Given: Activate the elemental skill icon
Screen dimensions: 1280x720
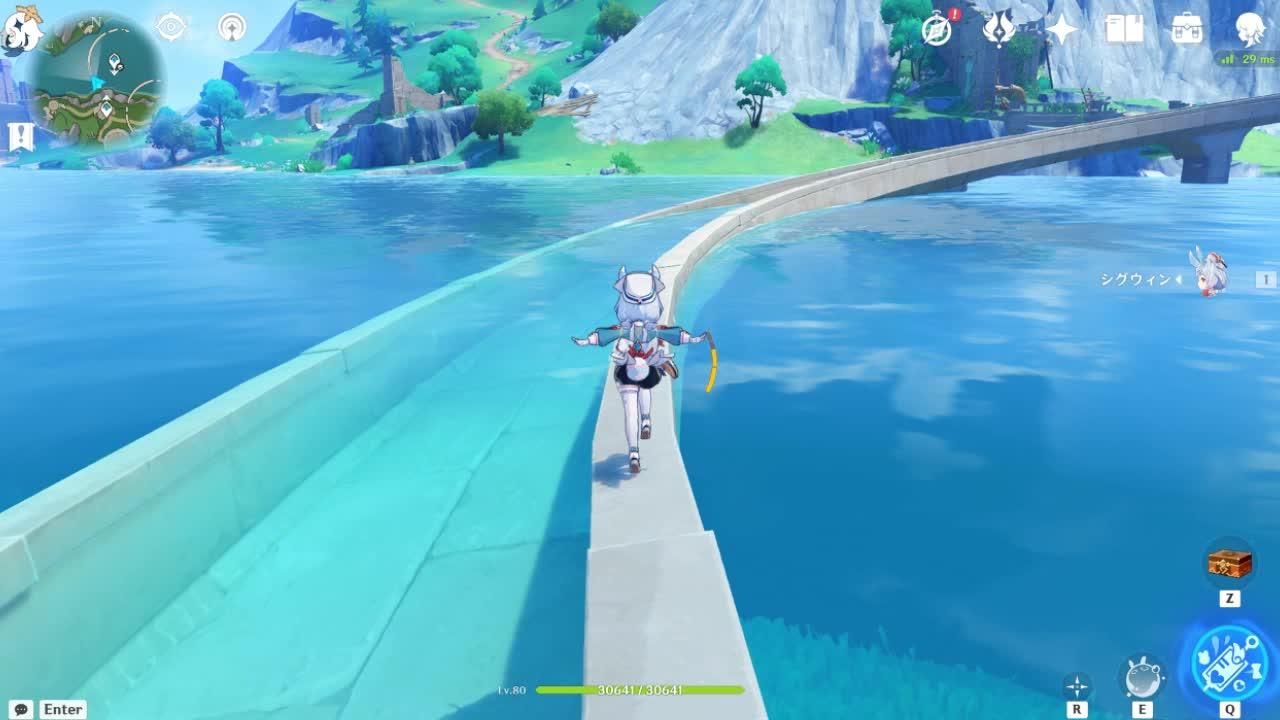Looking at the screenshot, I should click(x=1143, y=677).
